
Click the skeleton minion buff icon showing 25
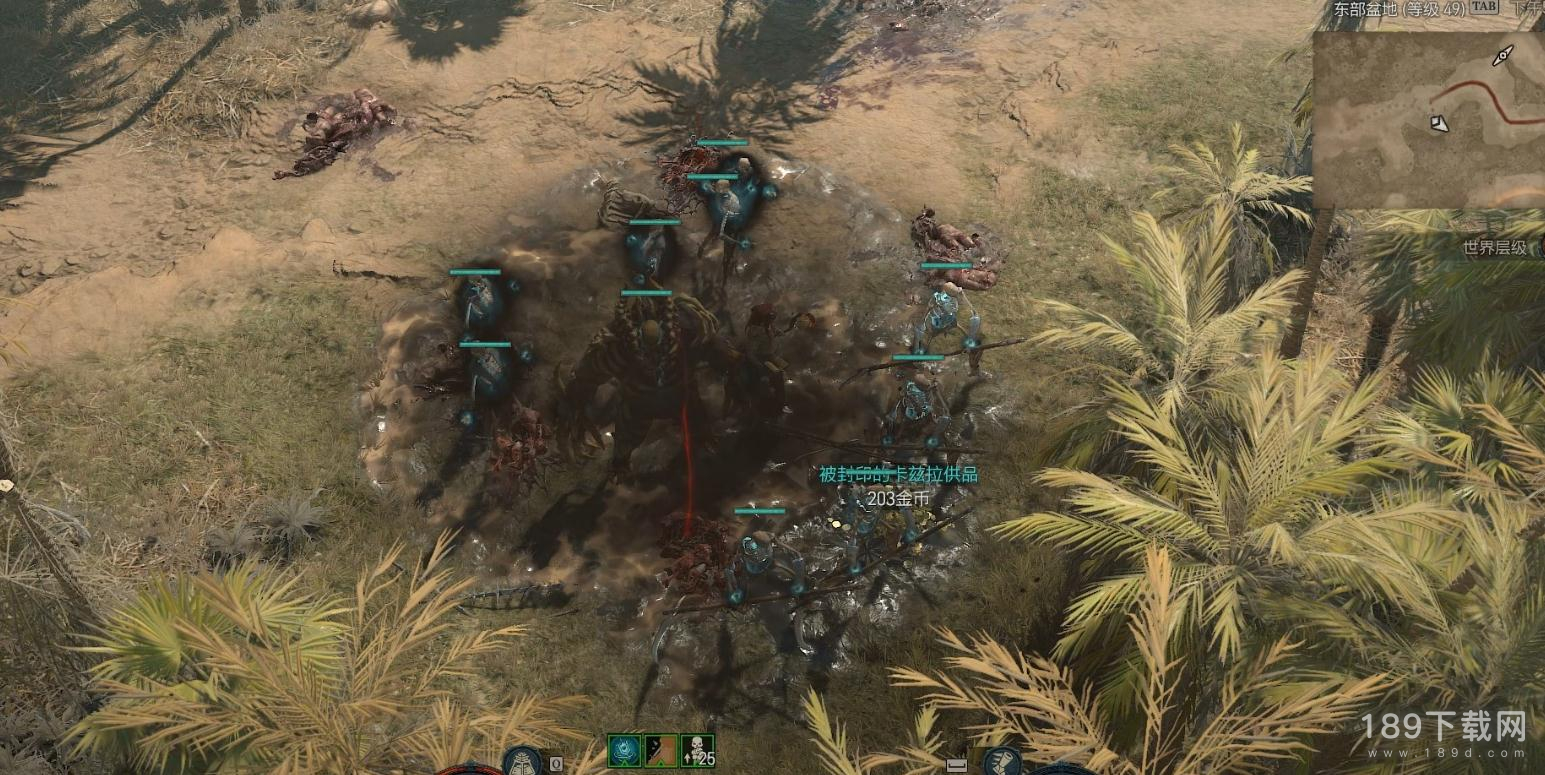click(697, 750)
